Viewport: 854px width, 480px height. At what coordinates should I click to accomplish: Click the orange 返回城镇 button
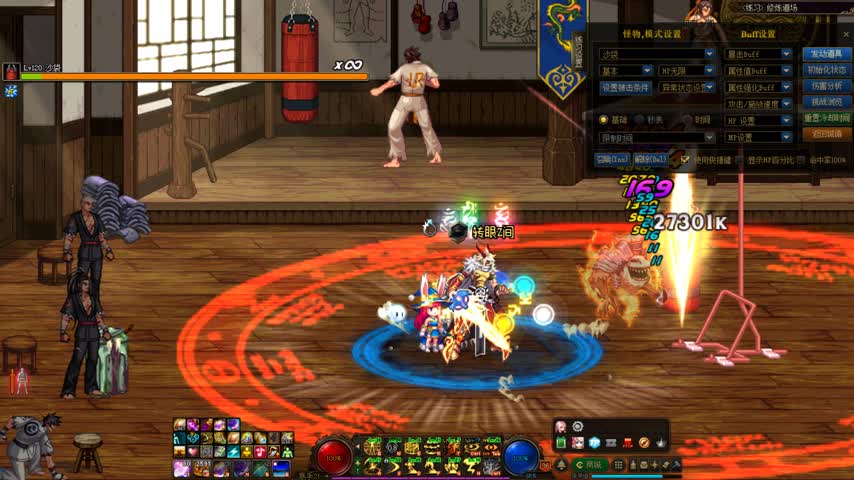[826, 134]
